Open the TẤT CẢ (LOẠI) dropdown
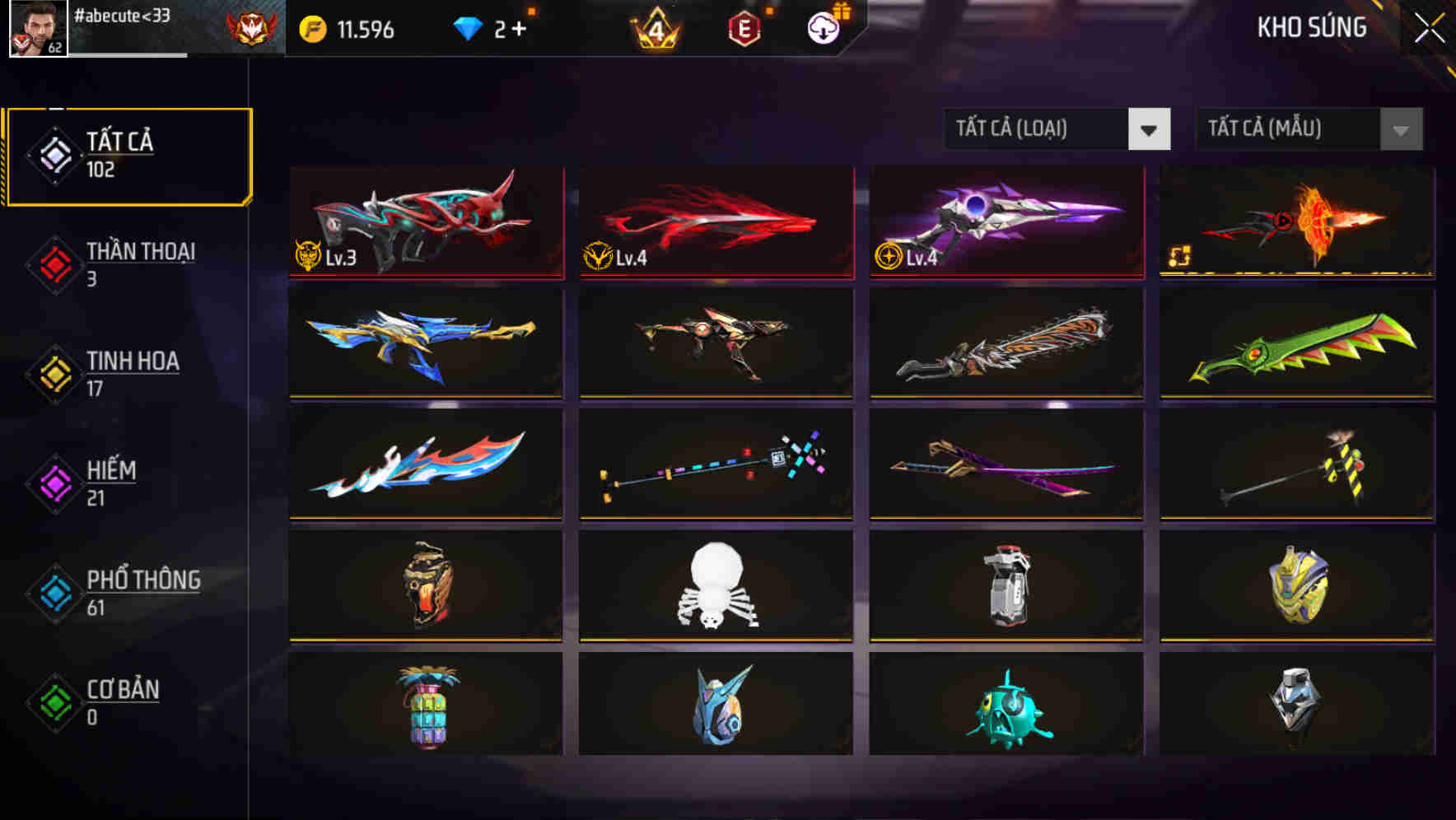Screen dimensions: 1456x820 [x=1057, y=129]
